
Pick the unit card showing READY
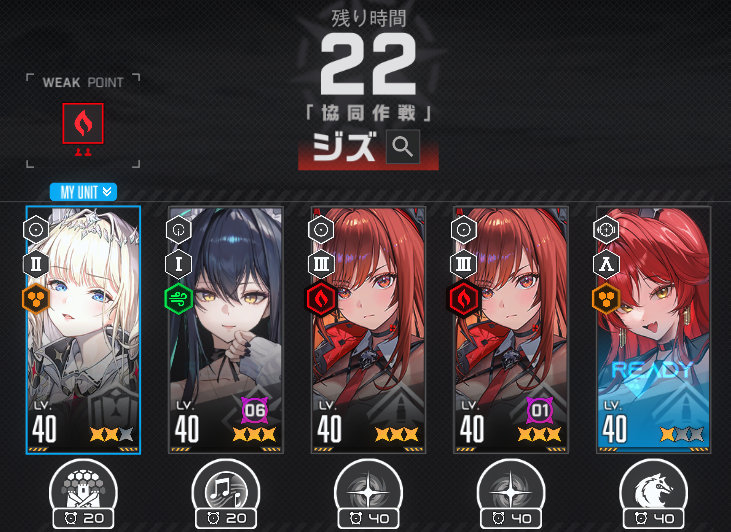point(653,330)
